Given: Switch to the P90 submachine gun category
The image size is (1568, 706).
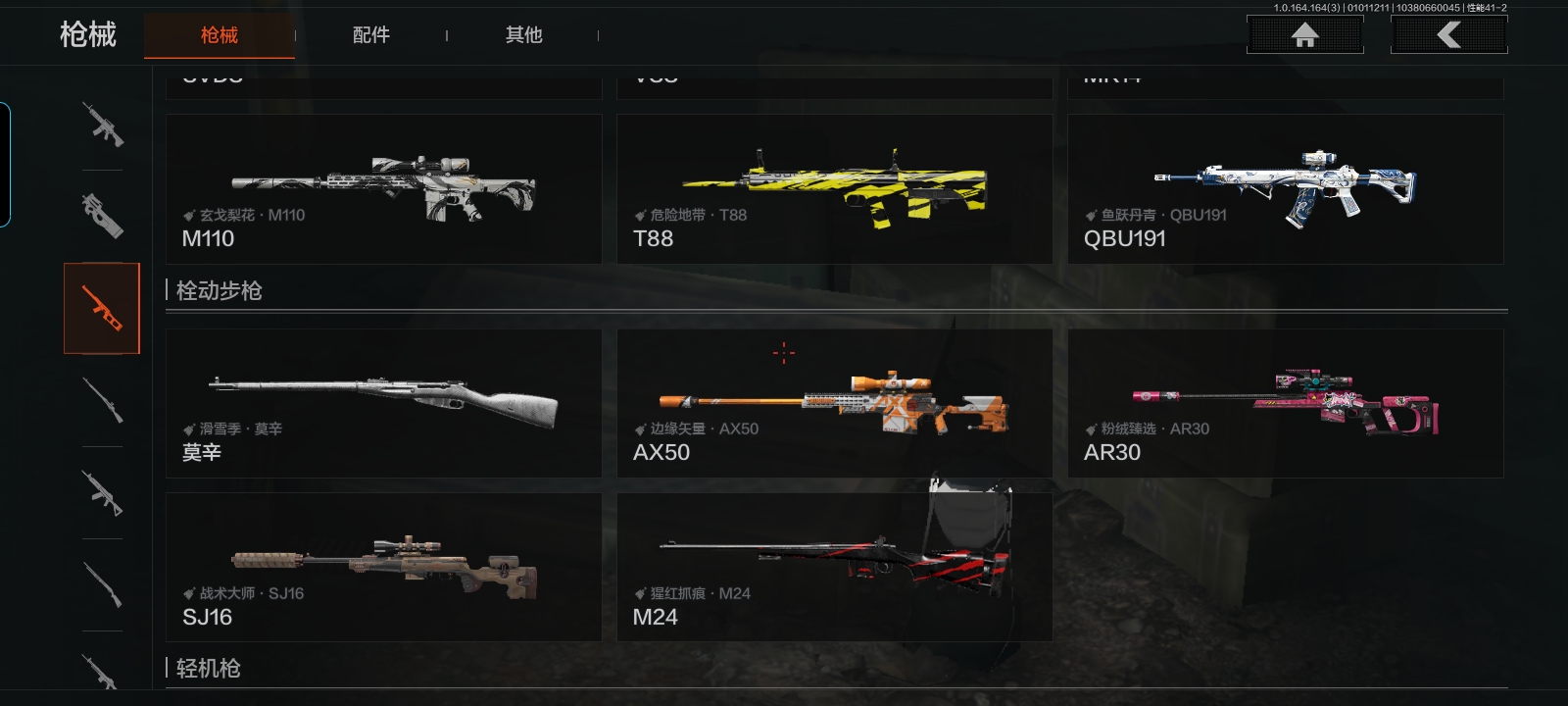Looking at the screenshot, I should (102, 215).
